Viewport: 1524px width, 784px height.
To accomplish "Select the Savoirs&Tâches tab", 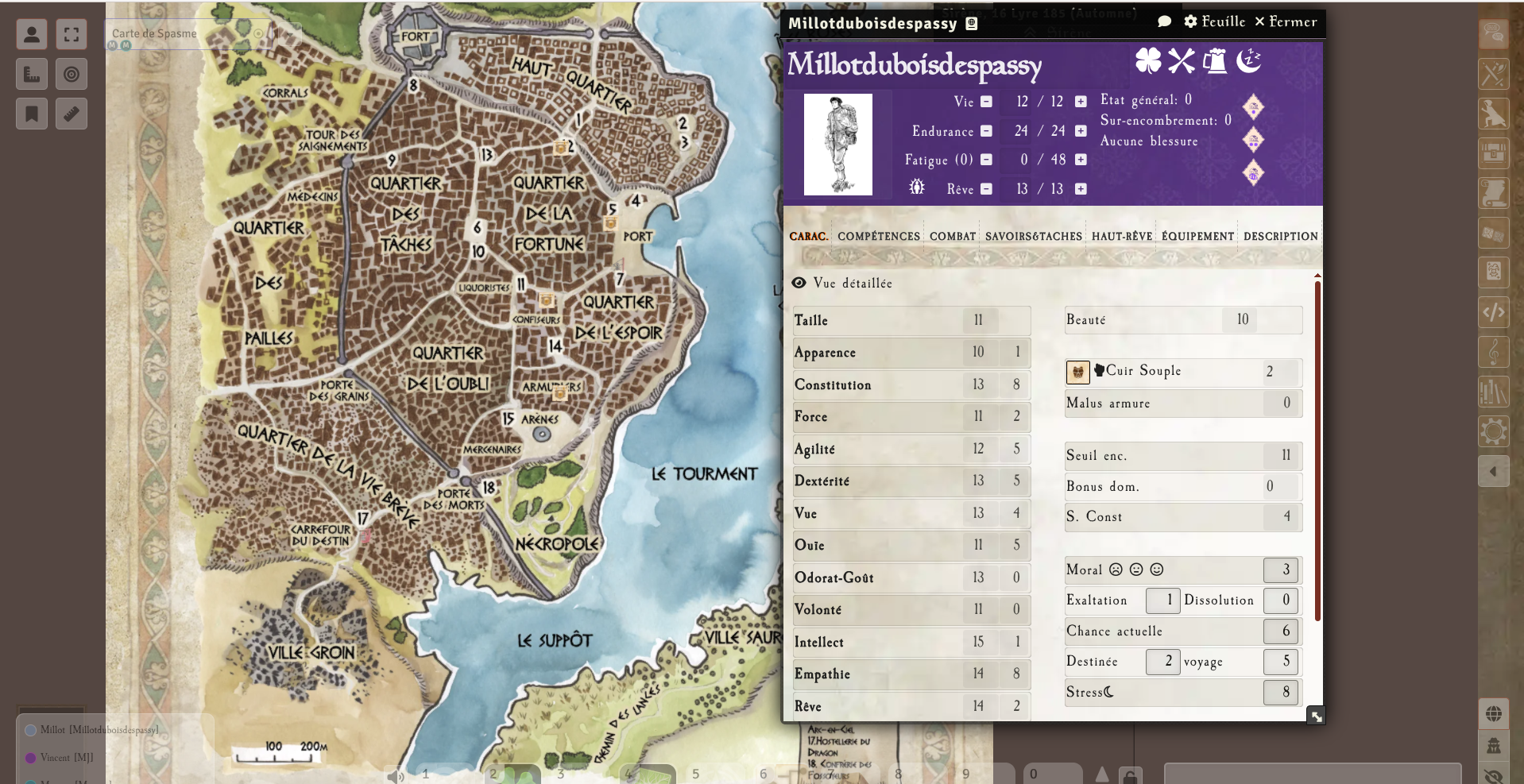I will pos(1033,236).
